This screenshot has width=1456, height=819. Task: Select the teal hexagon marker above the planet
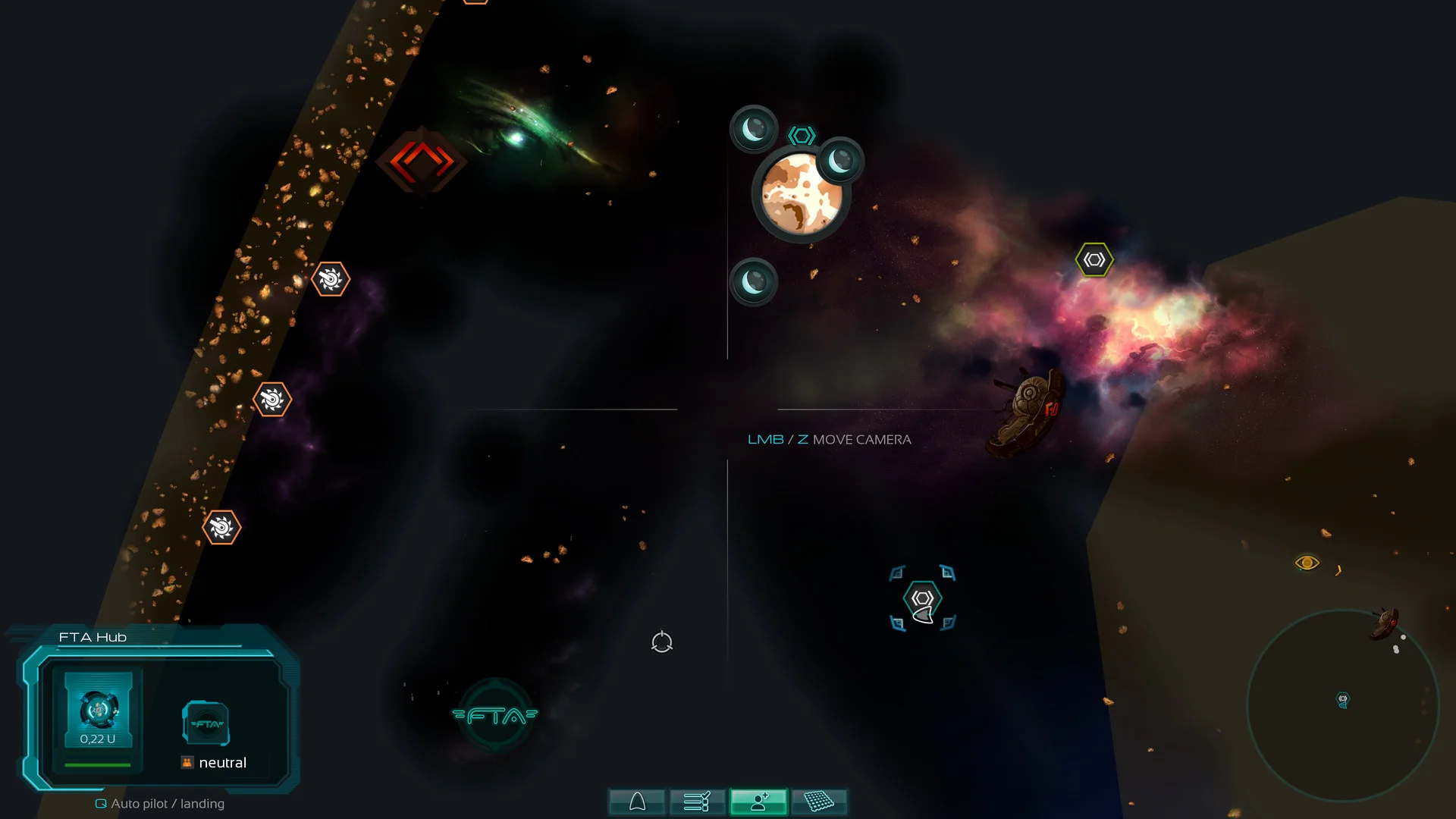tap(802, 136)
